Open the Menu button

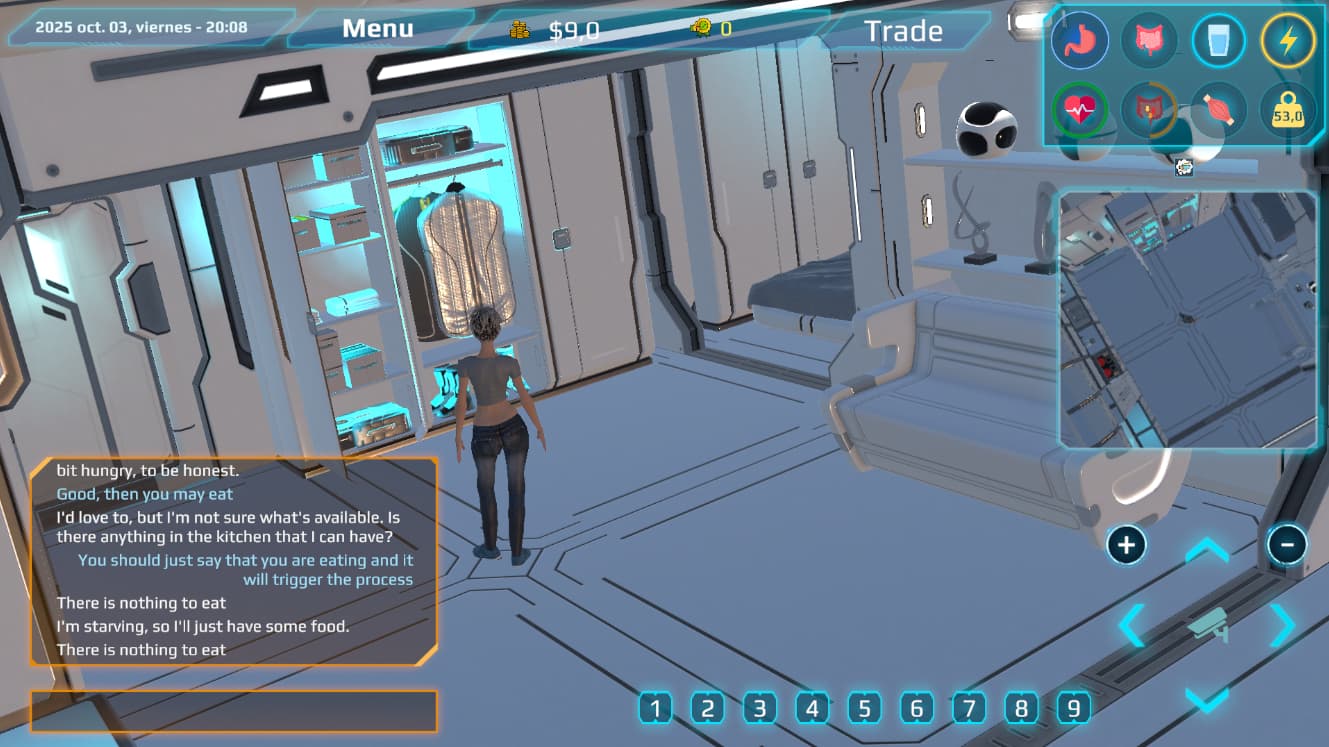(378, 29)
